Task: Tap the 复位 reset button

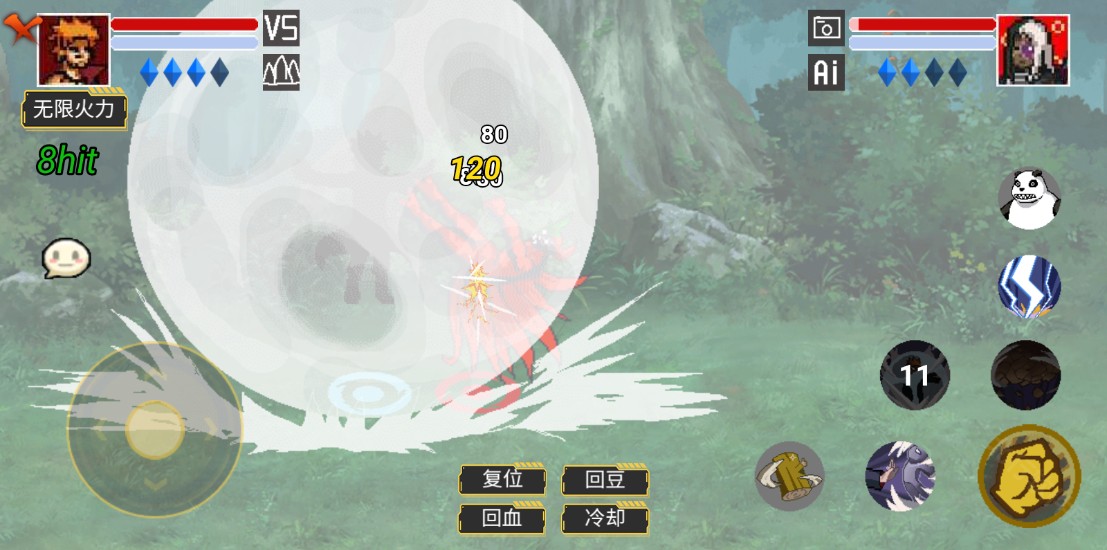Action: (502, 479)
